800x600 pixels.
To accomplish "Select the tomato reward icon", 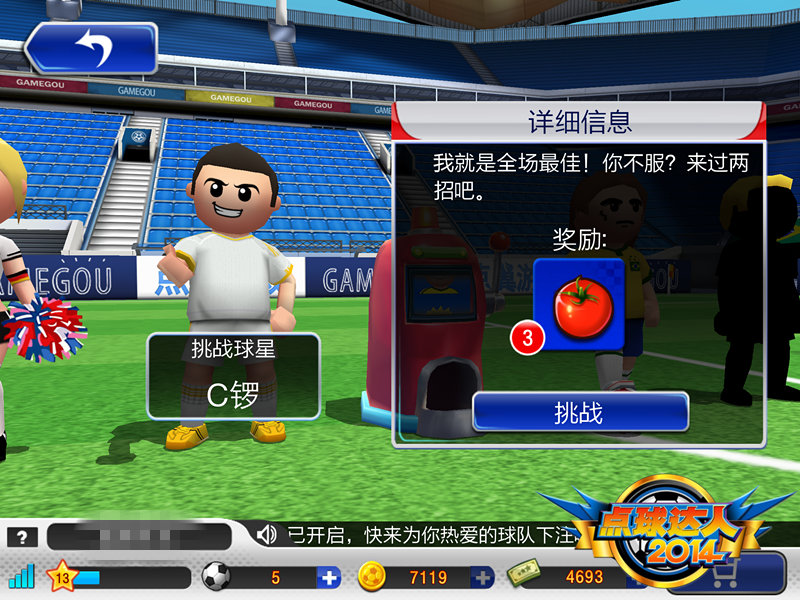I will (578, 306).
